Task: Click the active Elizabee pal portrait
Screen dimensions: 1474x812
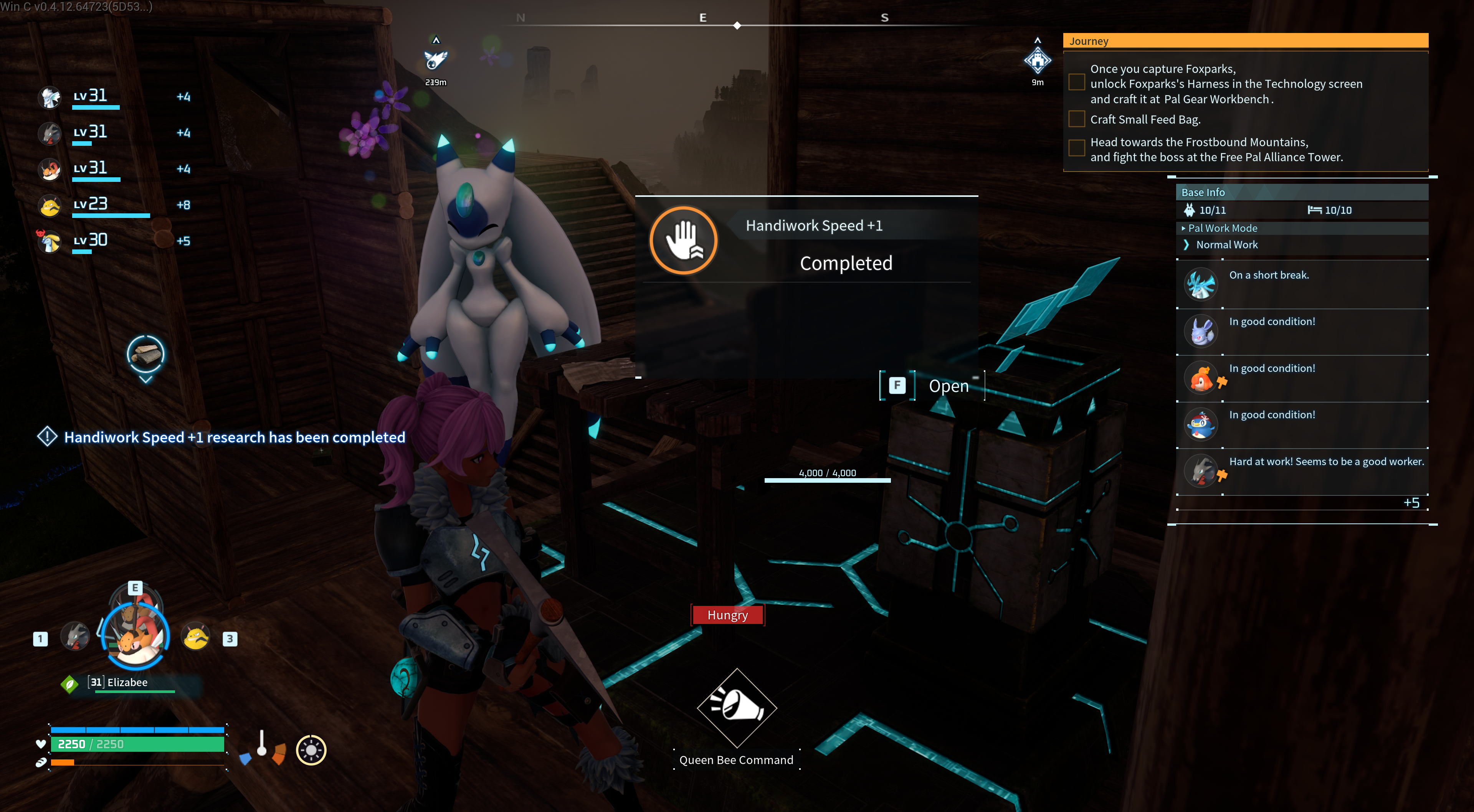Action: pos(136,634)
